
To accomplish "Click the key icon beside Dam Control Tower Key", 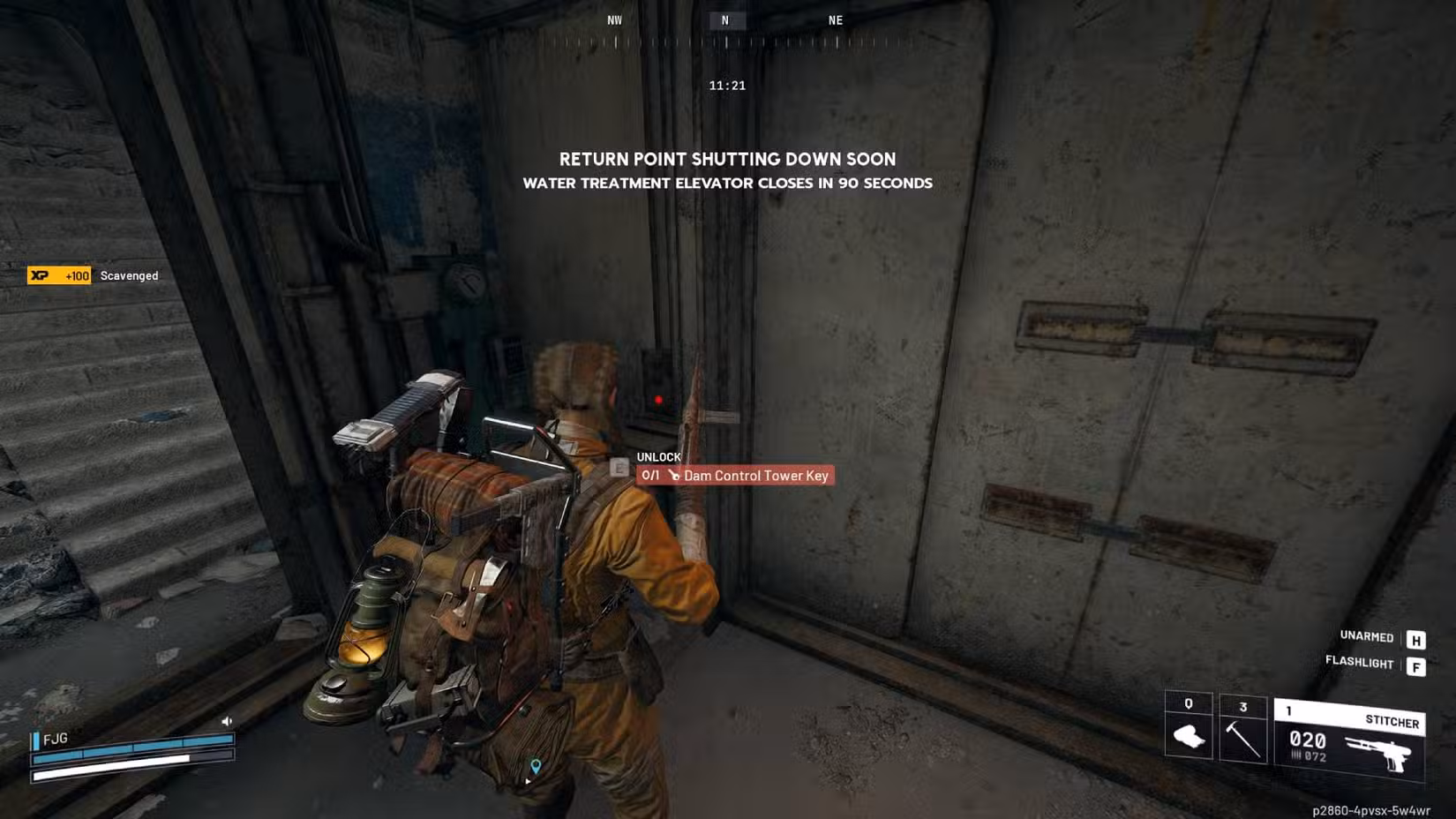I will (674, 476).
